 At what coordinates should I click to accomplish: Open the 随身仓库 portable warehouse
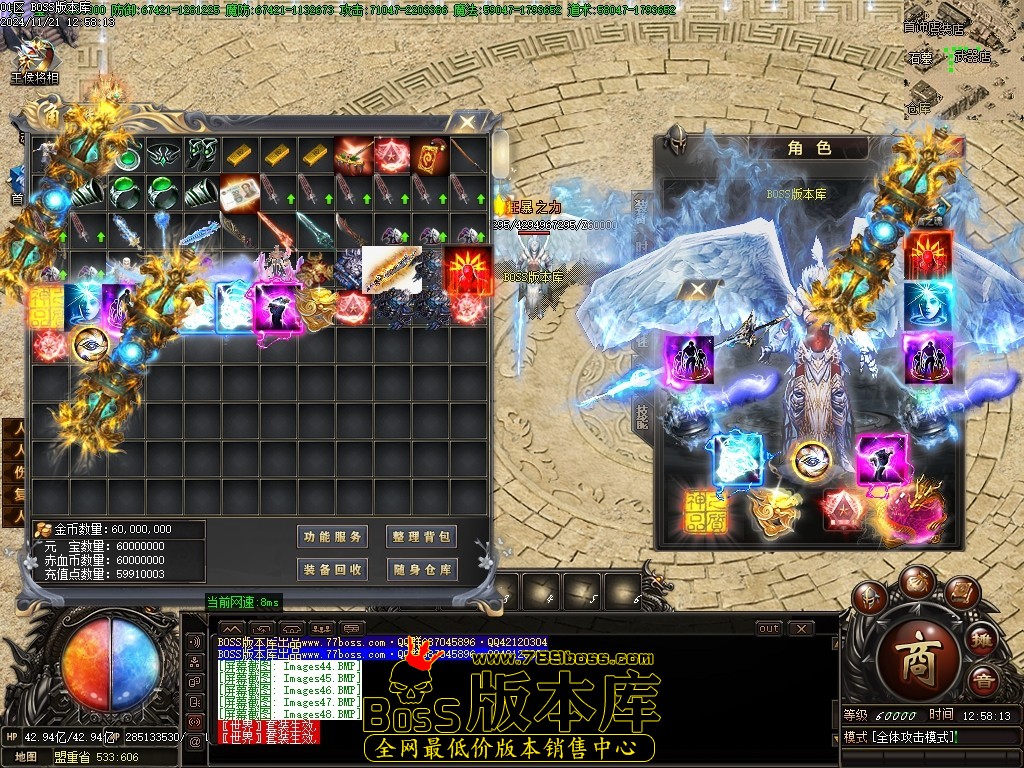(421, 570)
